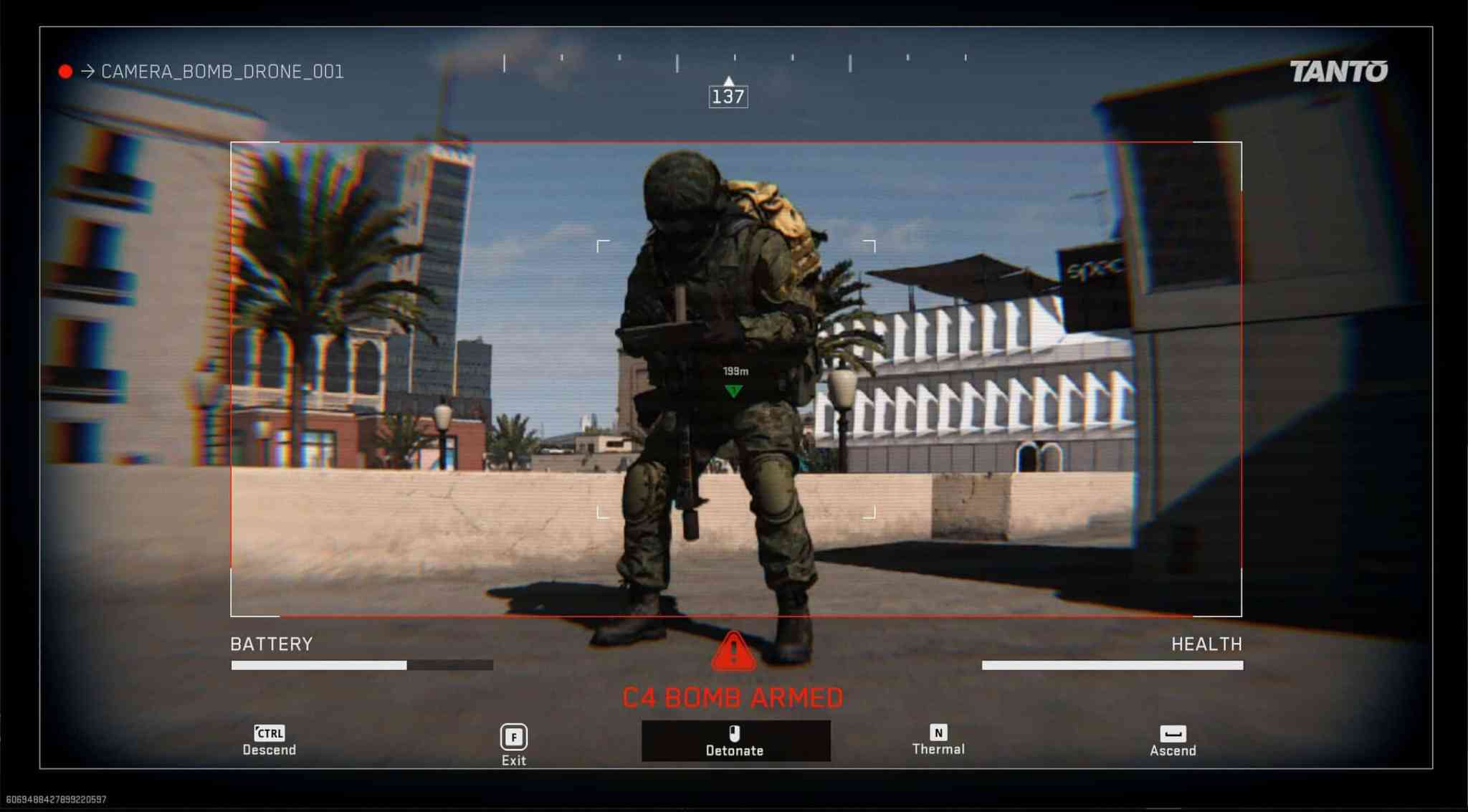Select the CAMERA_BOMB_DRONE_001 feed label
Screen dimensions: 1468x812
(x=222, y=72)
